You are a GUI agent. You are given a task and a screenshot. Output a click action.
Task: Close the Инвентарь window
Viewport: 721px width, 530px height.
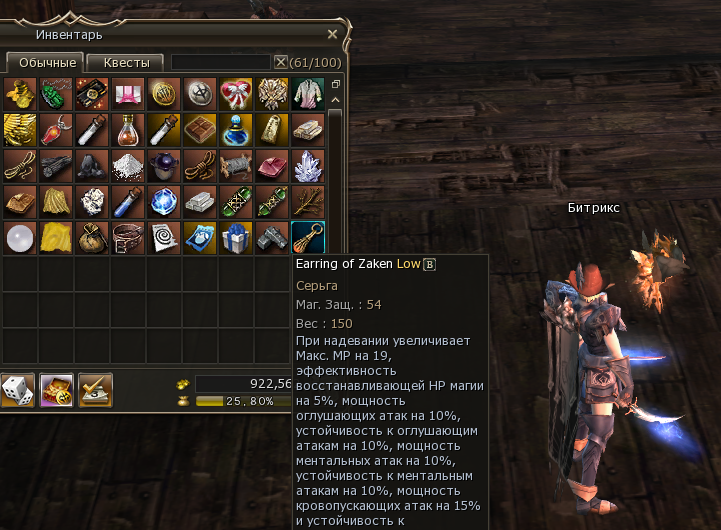[x=332, y=34]
